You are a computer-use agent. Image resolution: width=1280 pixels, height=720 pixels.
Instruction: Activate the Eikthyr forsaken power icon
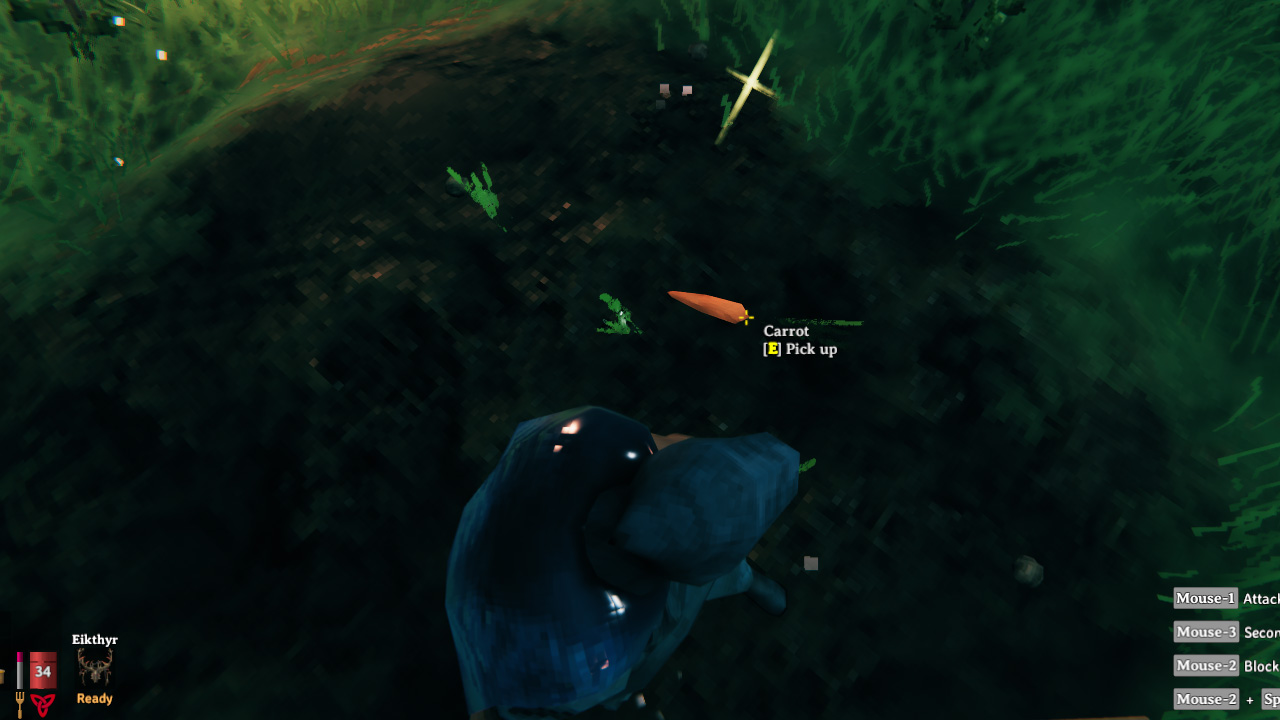pyautogui.click(x=95, y=667)
